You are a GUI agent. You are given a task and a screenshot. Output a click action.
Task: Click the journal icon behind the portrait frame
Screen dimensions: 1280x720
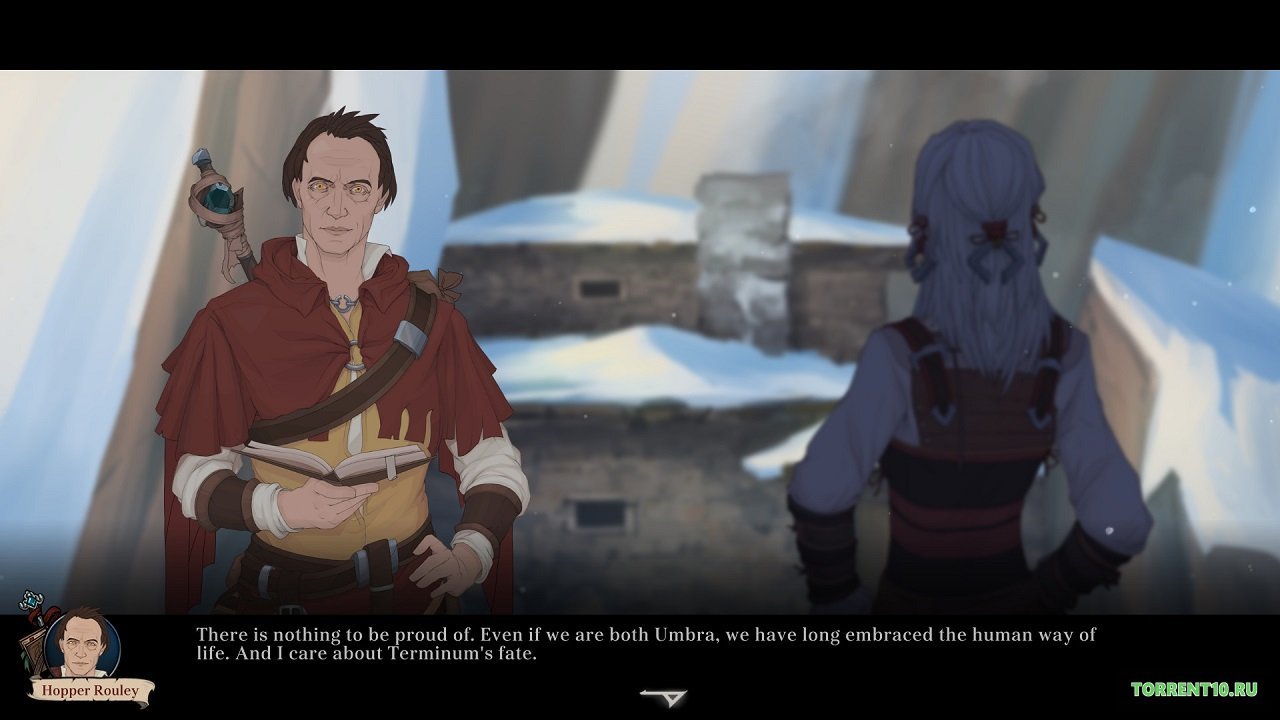(33, 648)
